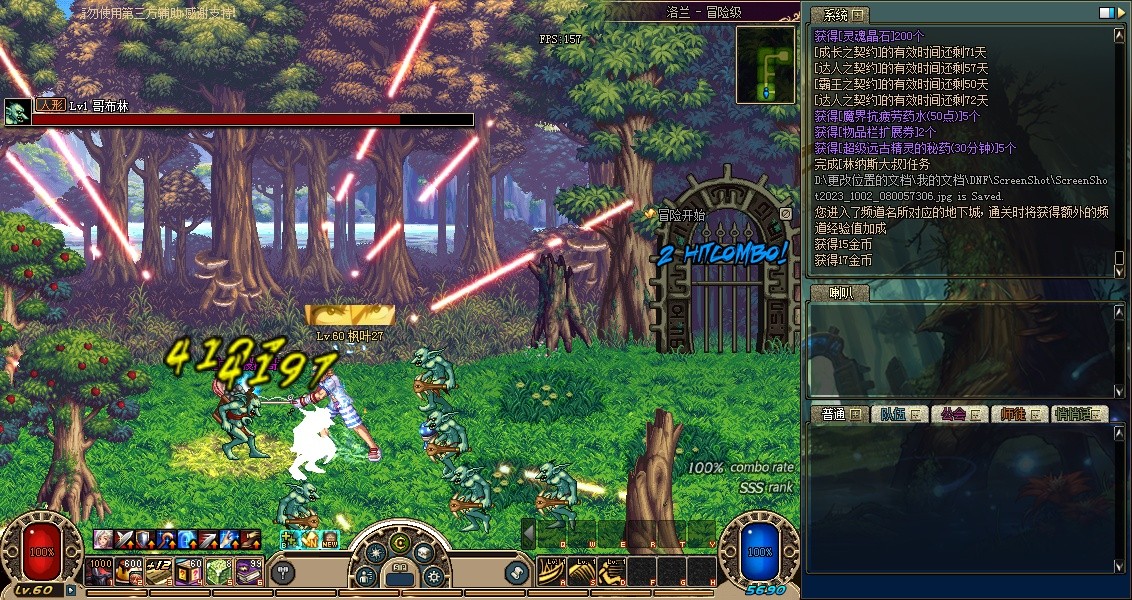
Task: Click the small arrow button beside Lv.60
Action: pos(71,590)
